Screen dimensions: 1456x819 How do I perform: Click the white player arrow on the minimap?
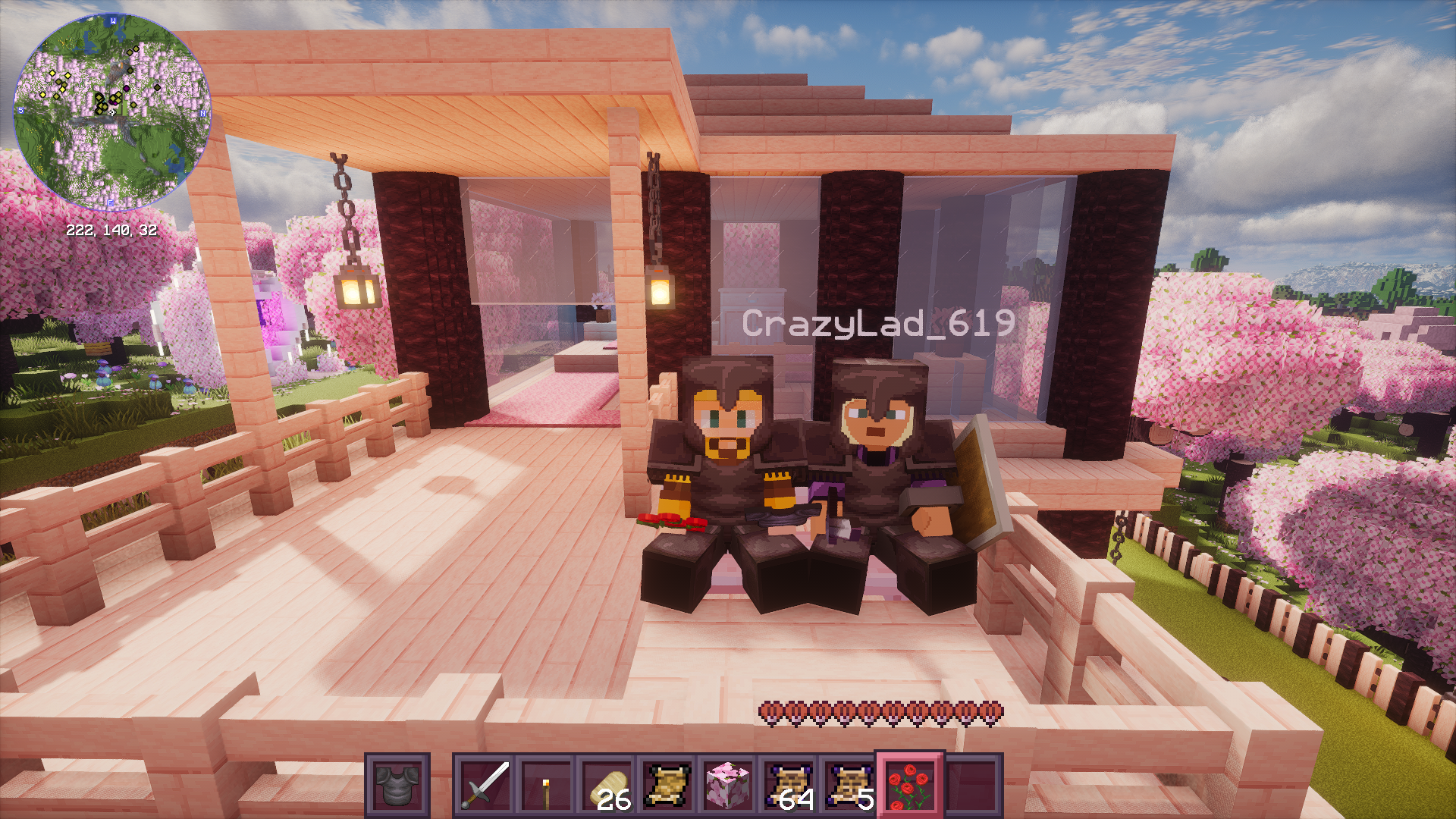(111, 111)
